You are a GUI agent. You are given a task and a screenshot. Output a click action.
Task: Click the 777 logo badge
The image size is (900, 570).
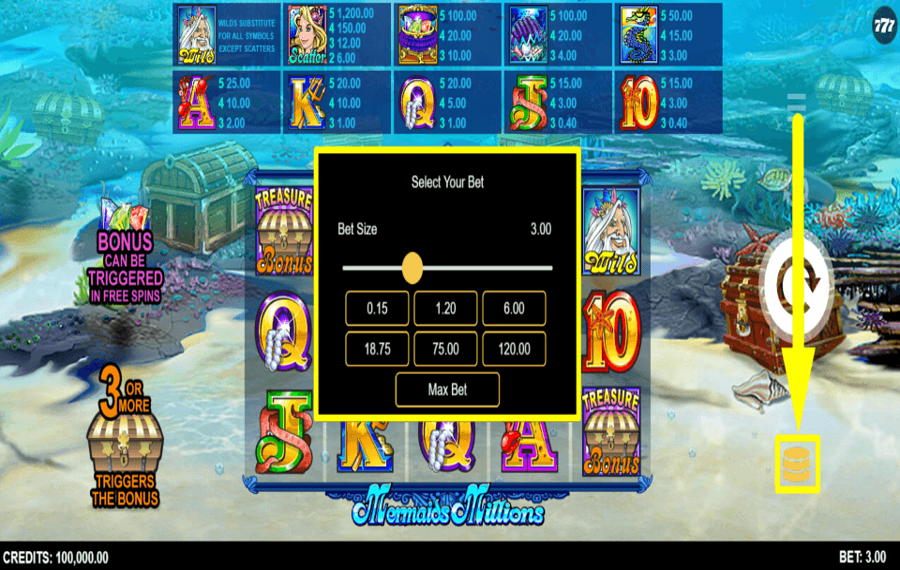pos(884,23)
